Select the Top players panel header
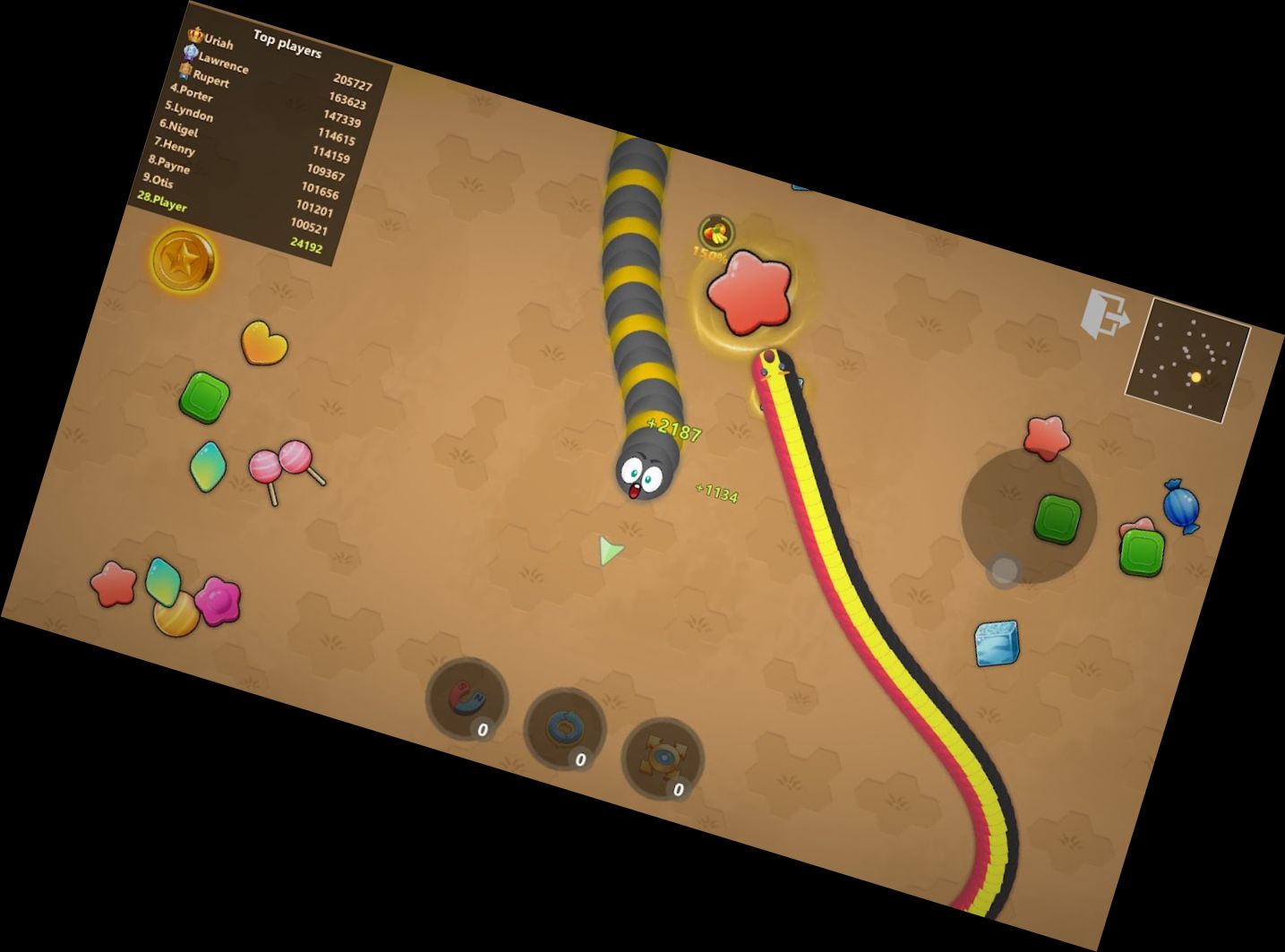 [x=287, y=45]
